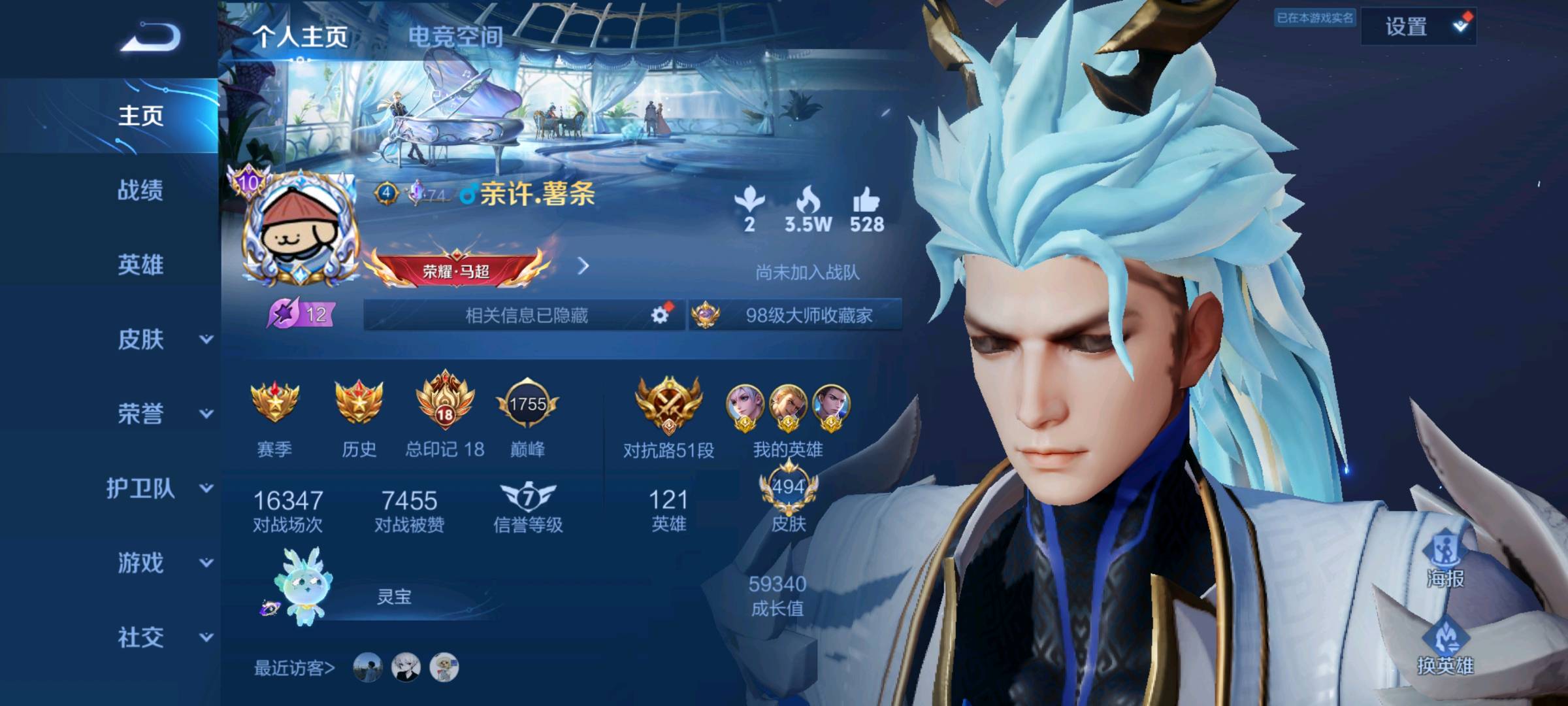Open the gear next to 相关信息已隐藏
This screenshot has height=706, width=1568.
tap(661, 315)
